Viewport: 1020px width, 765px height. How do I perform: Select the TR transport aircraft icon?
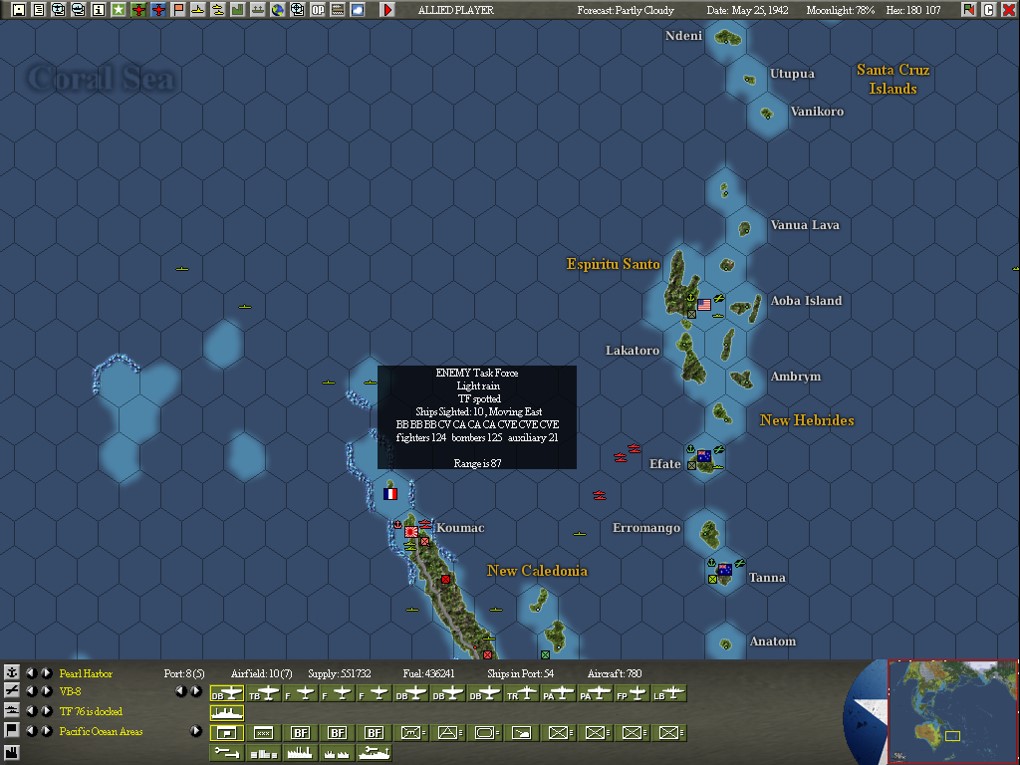[x=522, y=693]
